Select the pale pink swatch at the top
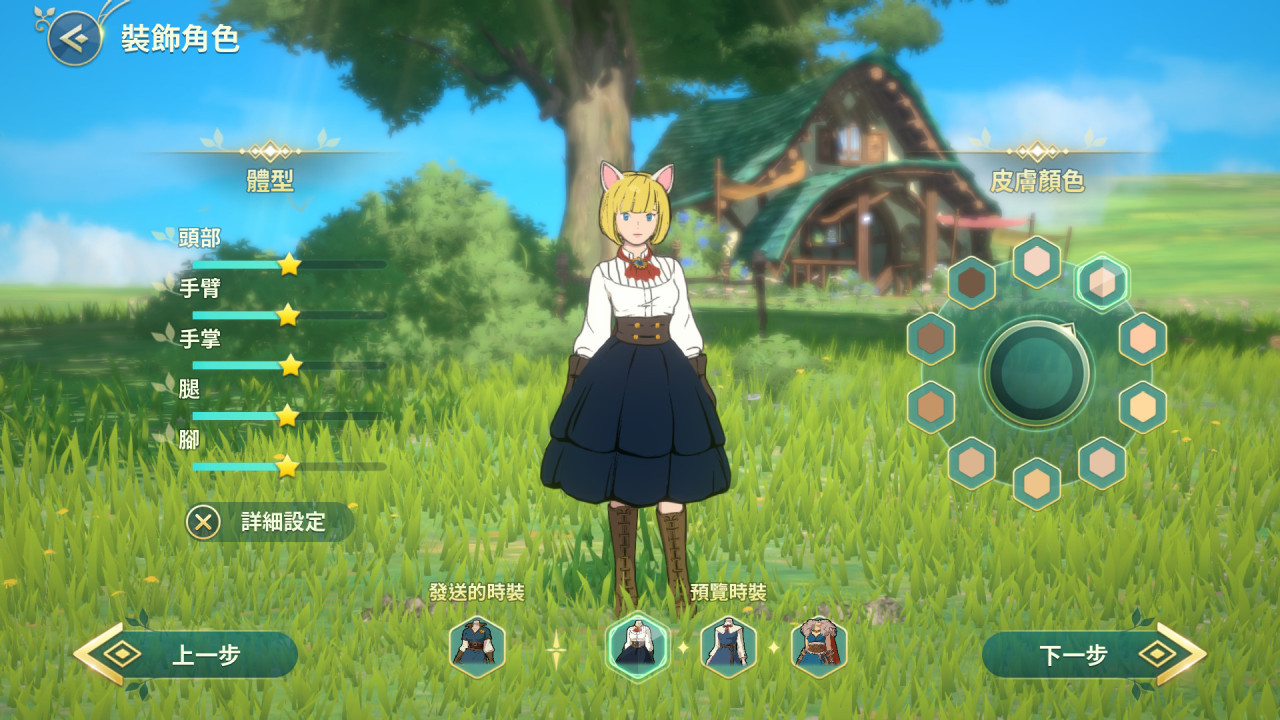 click(x=1037, y=262)
